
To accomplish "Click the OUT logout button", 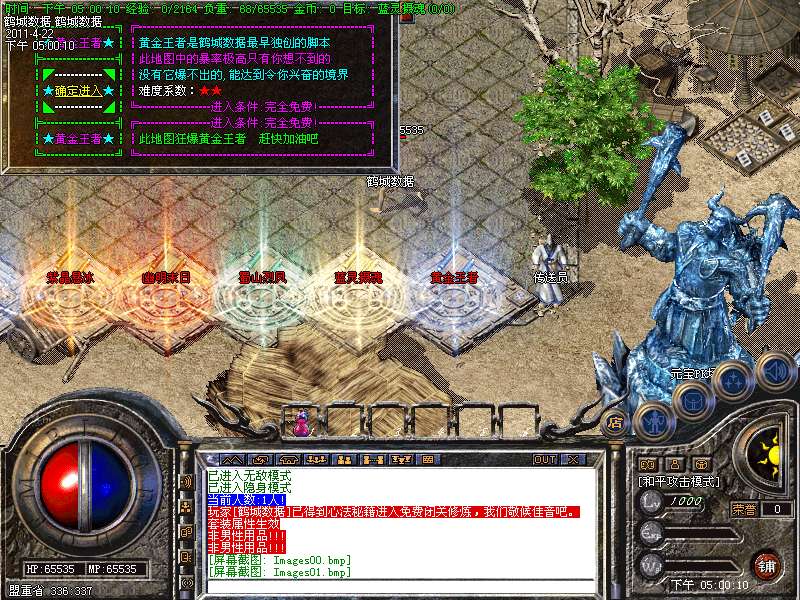I will click(x=545, y=459).
